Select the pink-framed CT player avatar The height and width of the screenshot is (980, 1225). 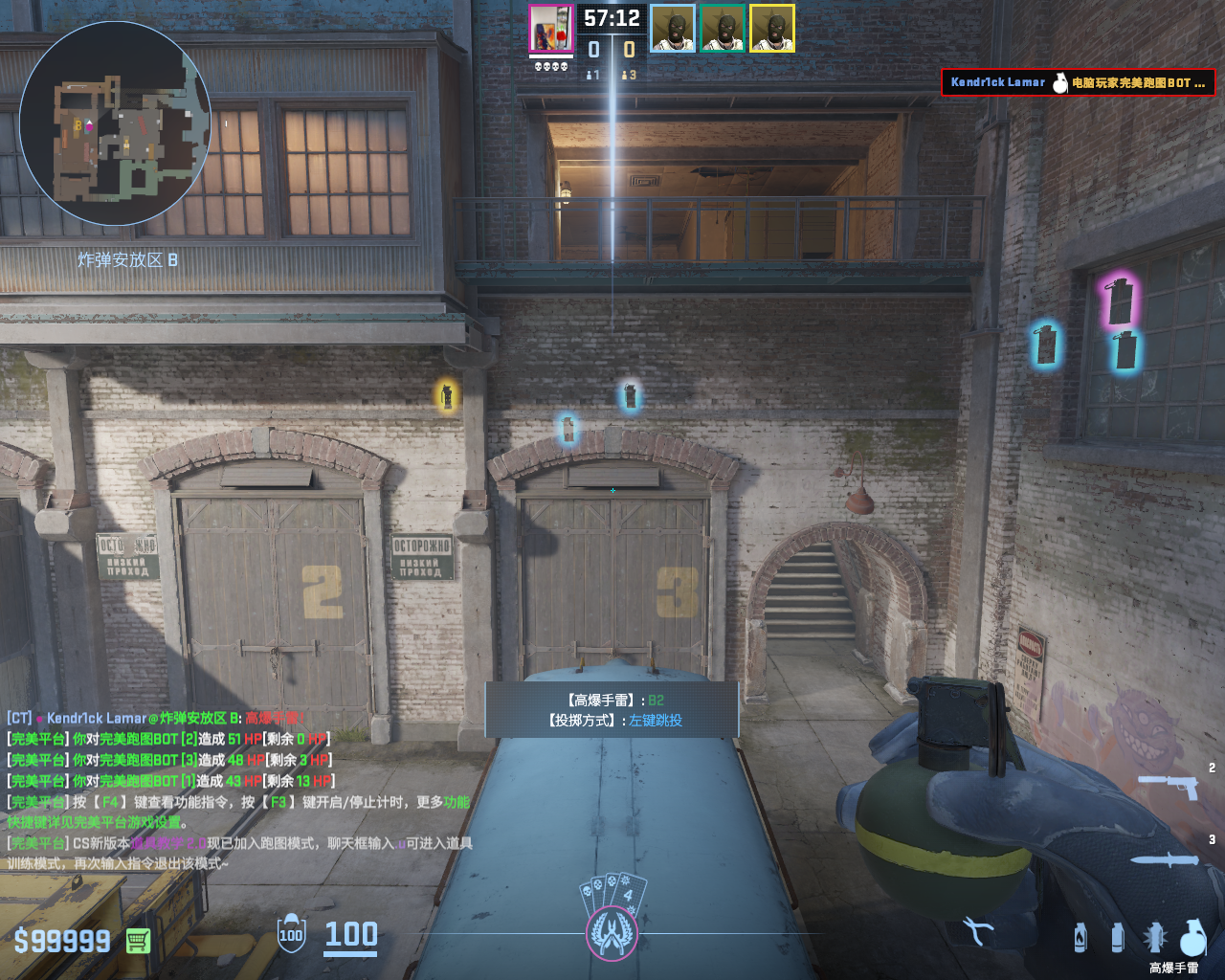pos(551,29)
